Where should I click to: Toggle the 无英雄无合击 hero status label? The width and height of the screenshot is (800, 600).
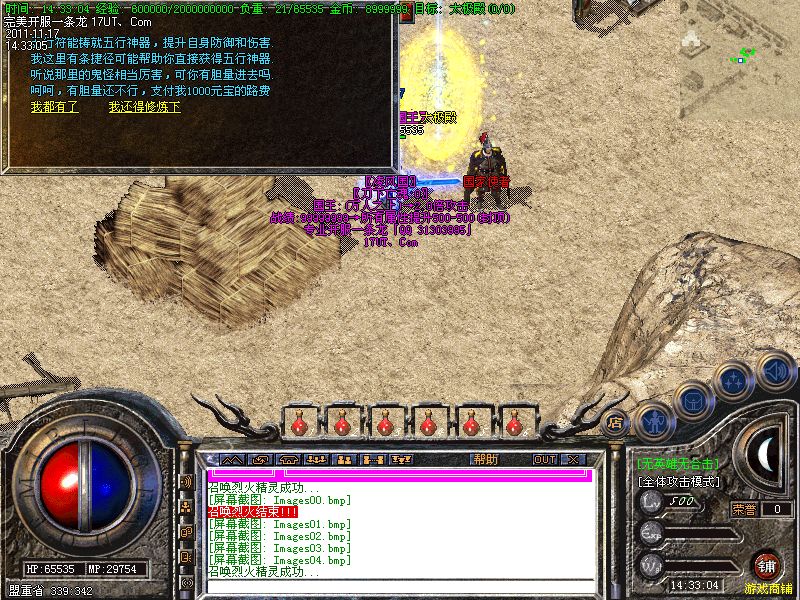(678, 464)
